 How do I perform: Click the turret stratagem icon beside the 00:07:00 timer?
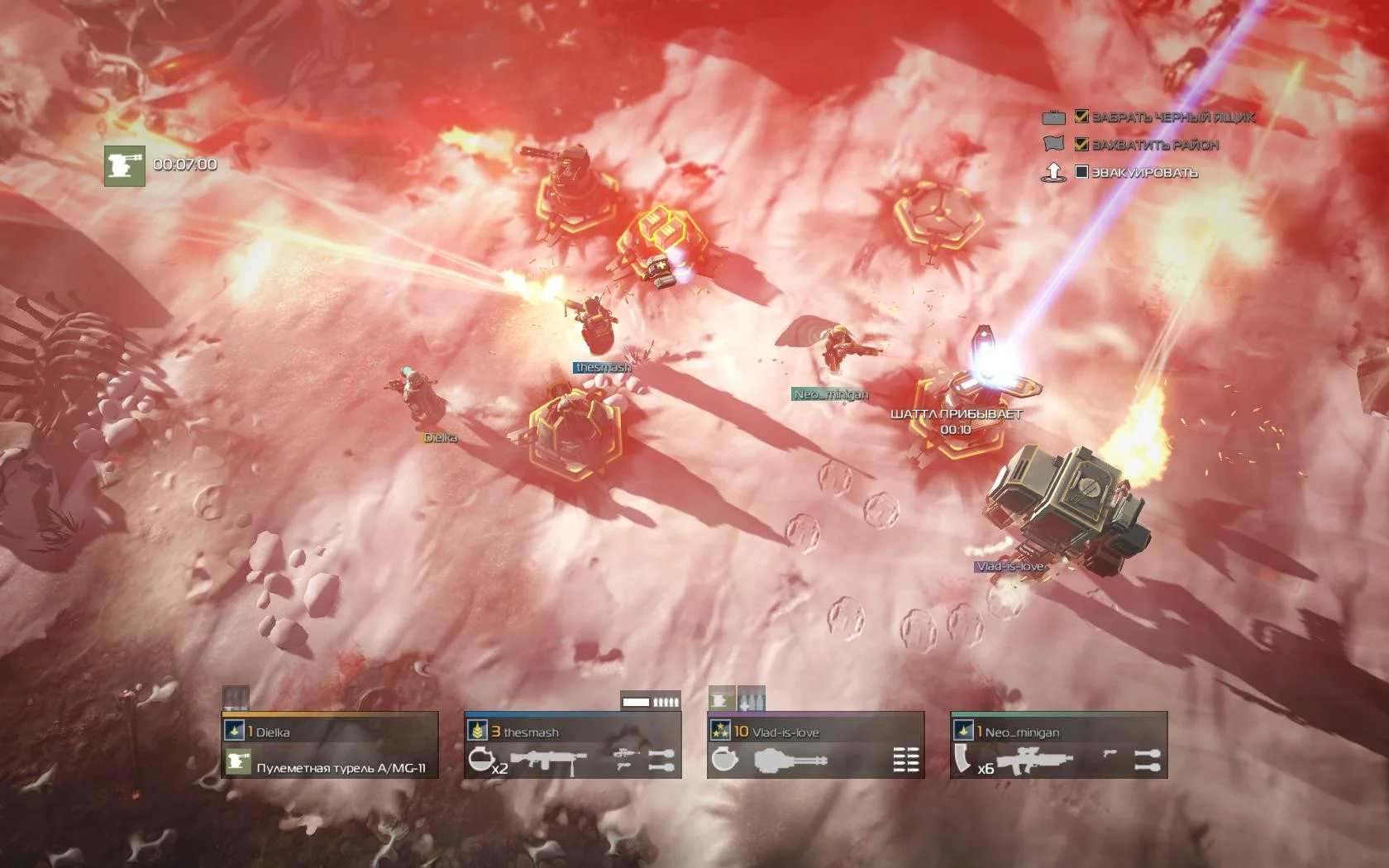coord(124,166)
